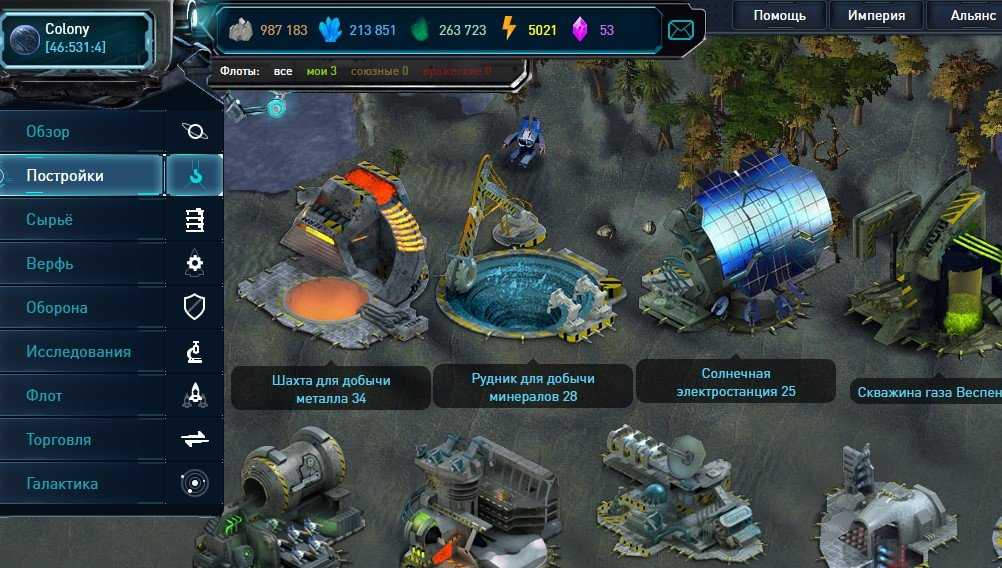1002x568 pixels.
Task: Select Шахта для добычи металла 34
Action: 331,389
